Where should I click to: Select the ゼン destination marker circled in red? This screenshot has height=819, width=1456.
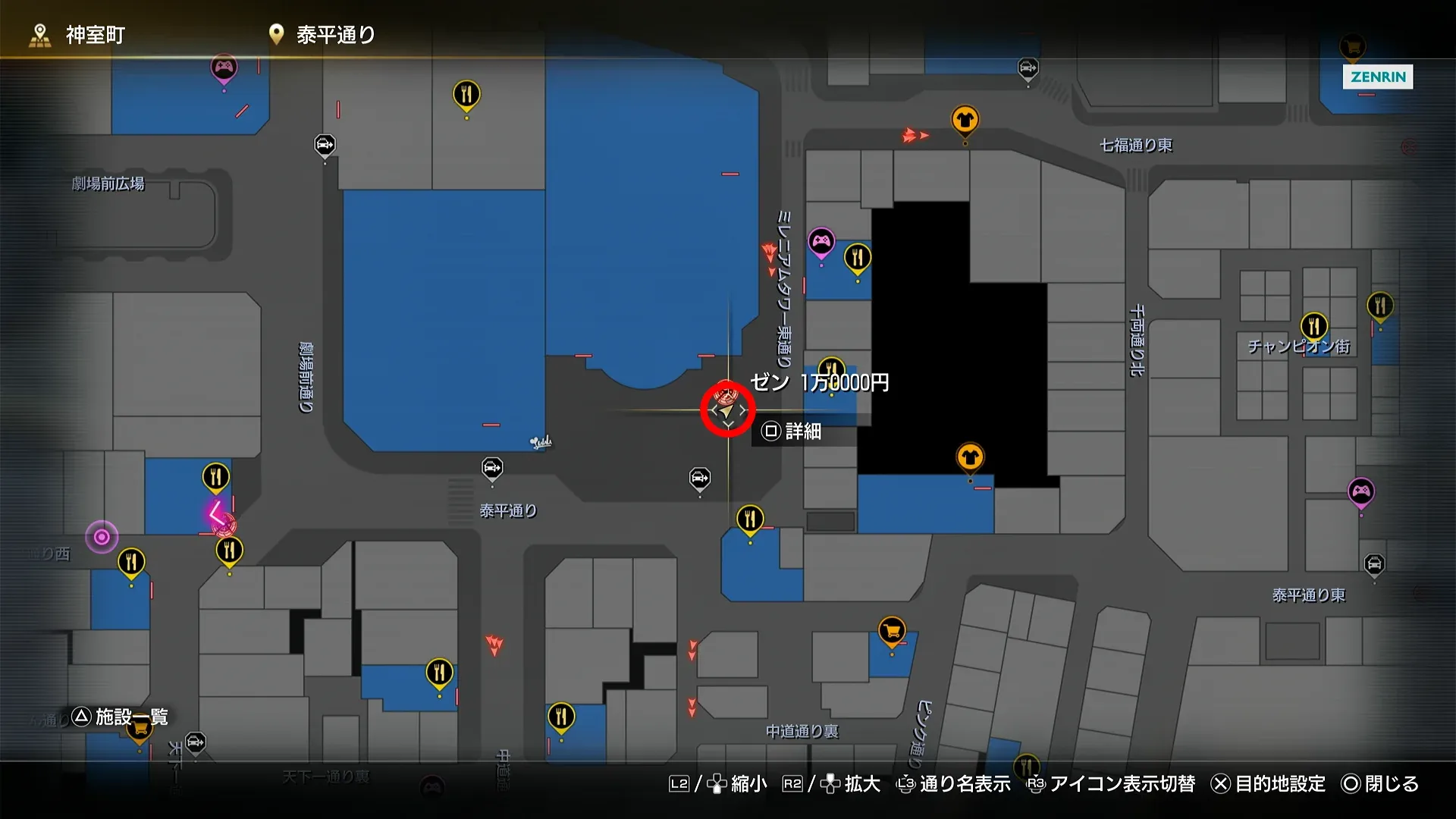(x=726, y=410)
